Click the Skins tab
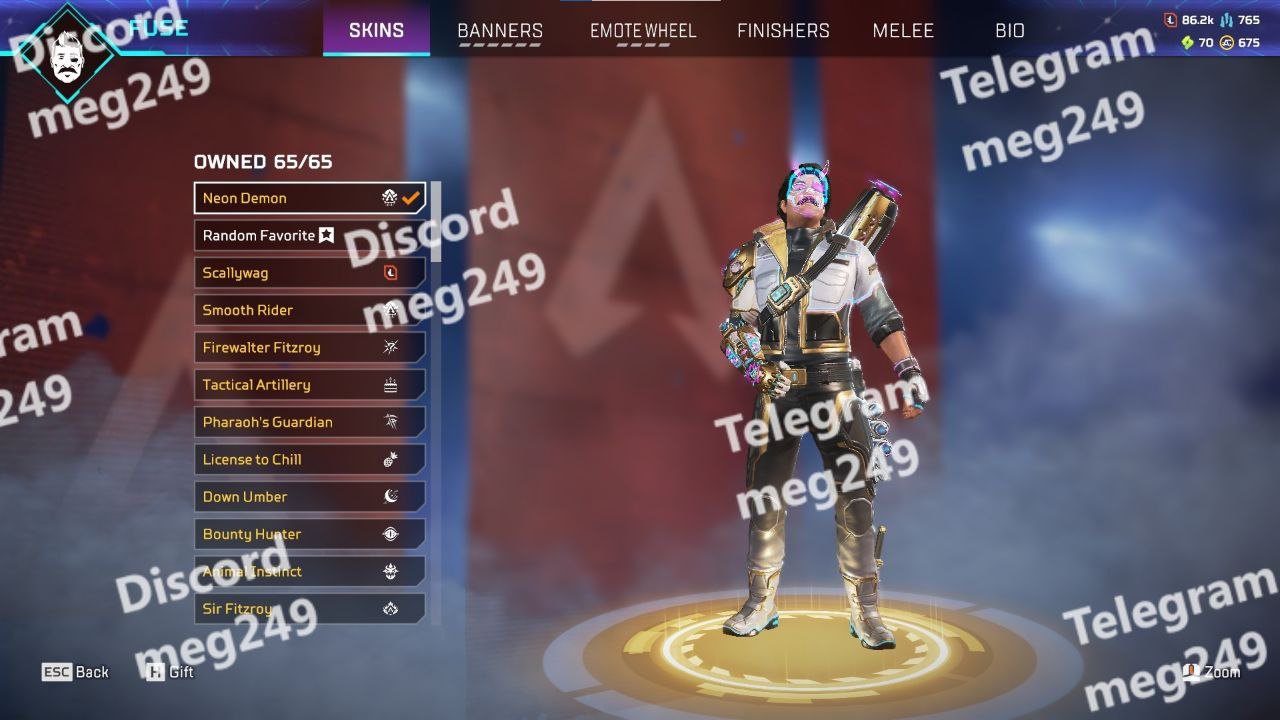This screenshot has width=1280, height=720. point(377,31)
